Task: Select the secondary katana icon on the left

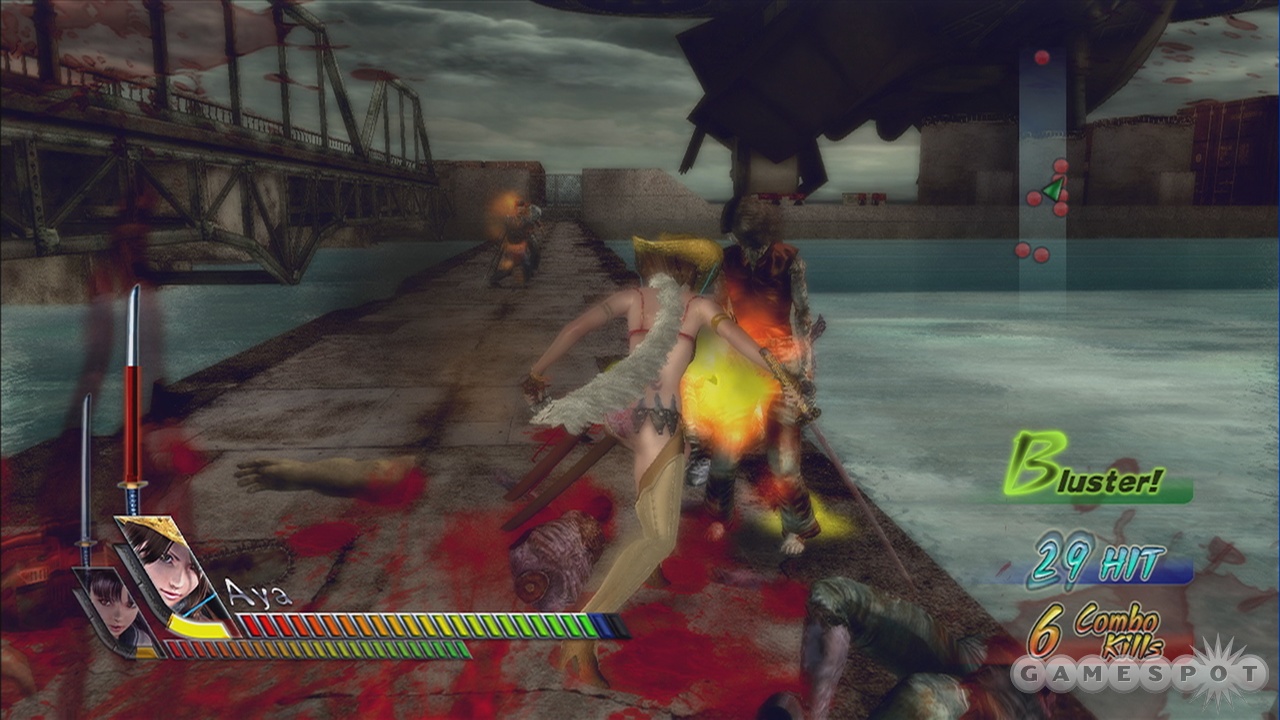Action: 88,470
